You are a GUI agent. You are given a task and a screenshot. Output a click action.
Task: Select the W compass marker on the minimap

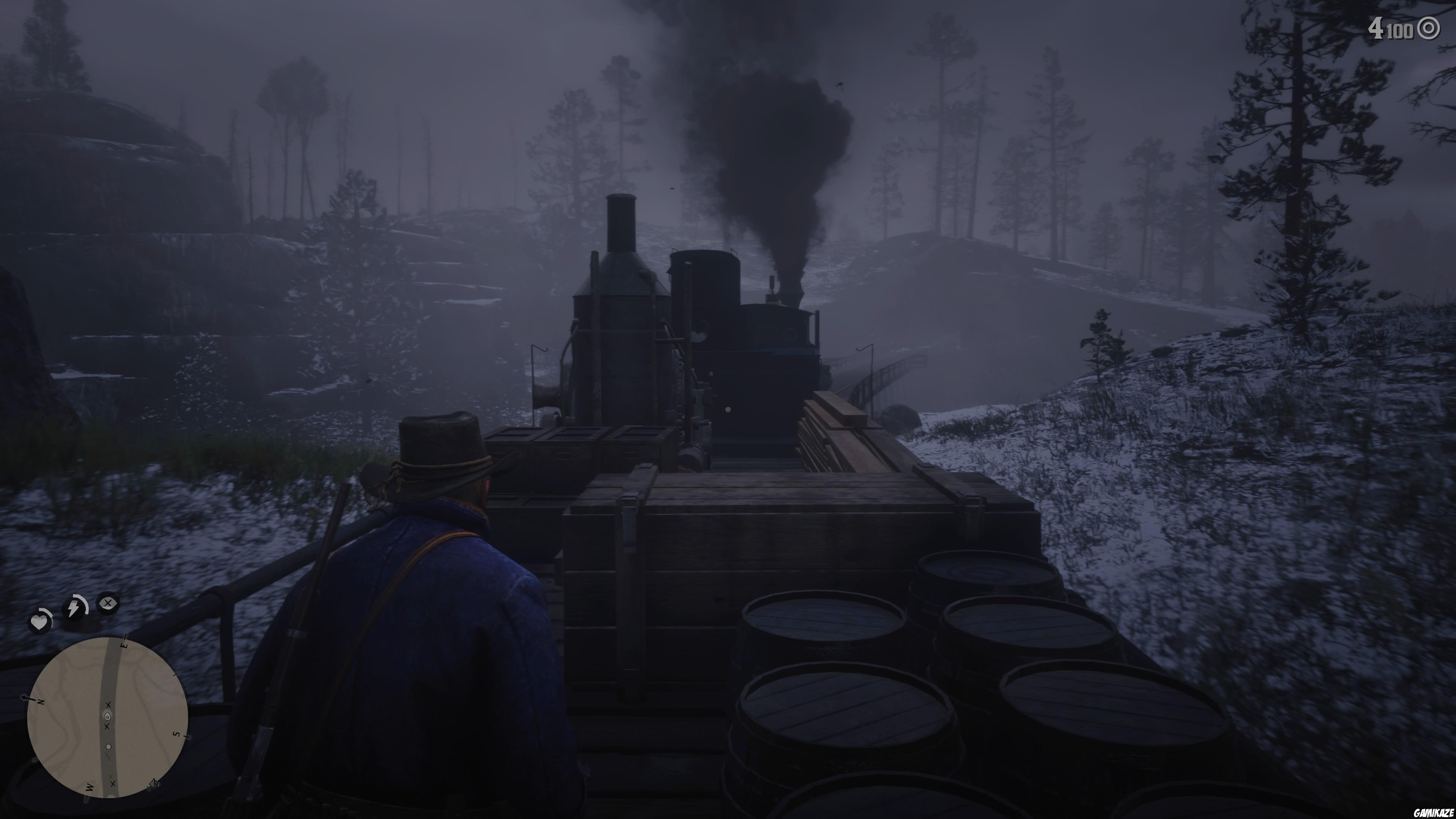click(x=89, y=787)
